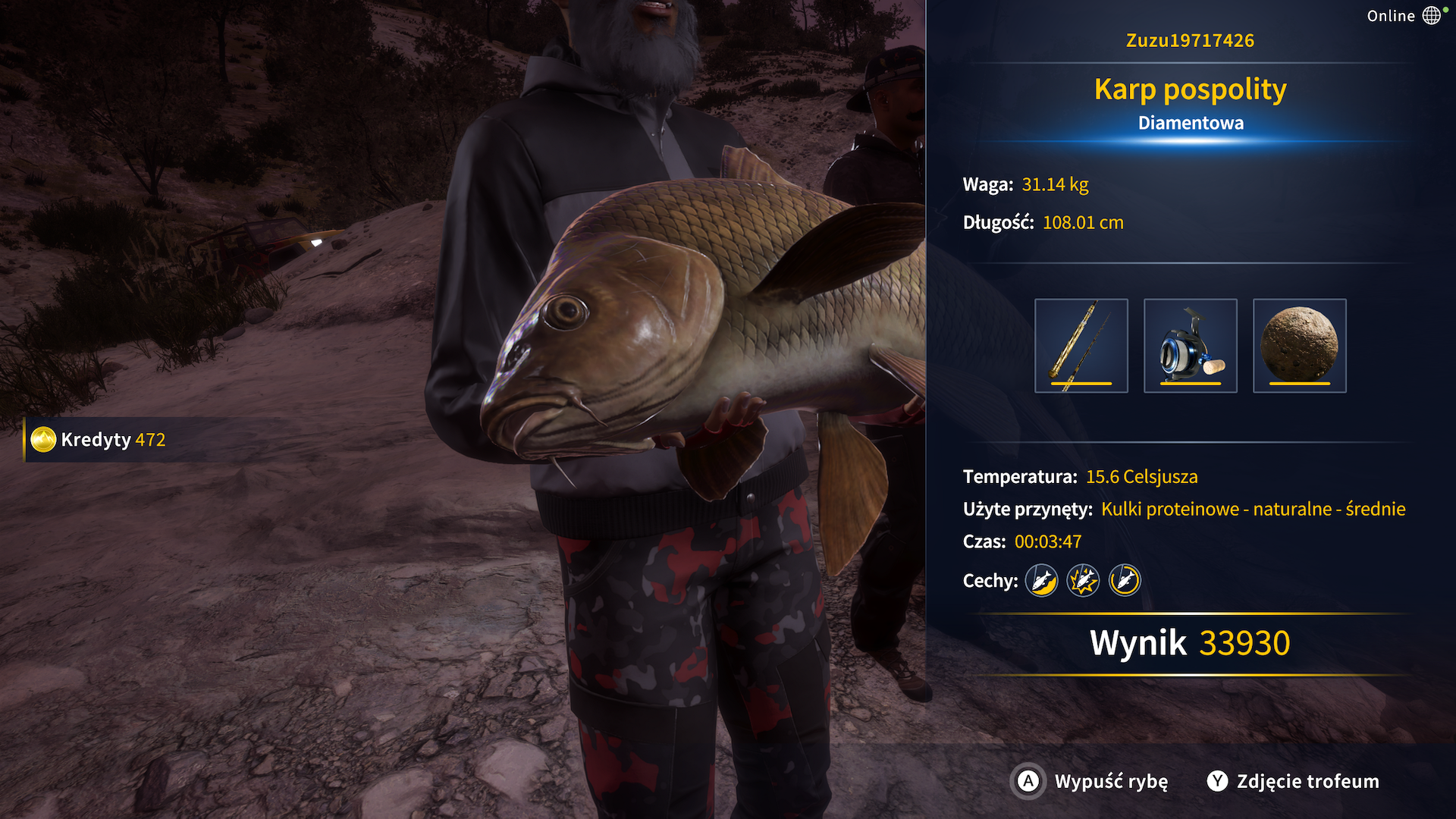Select the fishing rod equipment slot
The width and height of the screenshot is (1456, 819).
pos(1081,346)
